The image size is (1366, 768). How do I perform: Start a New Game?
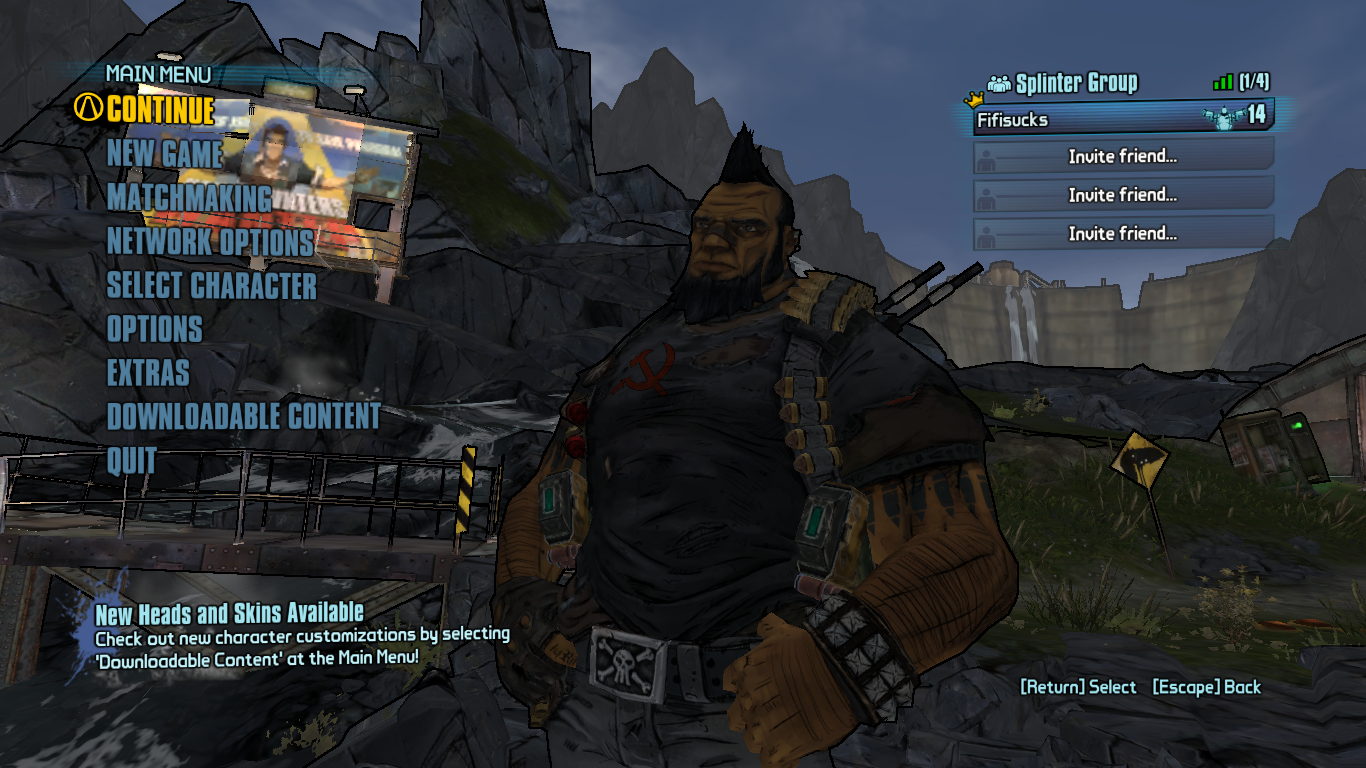165,154
